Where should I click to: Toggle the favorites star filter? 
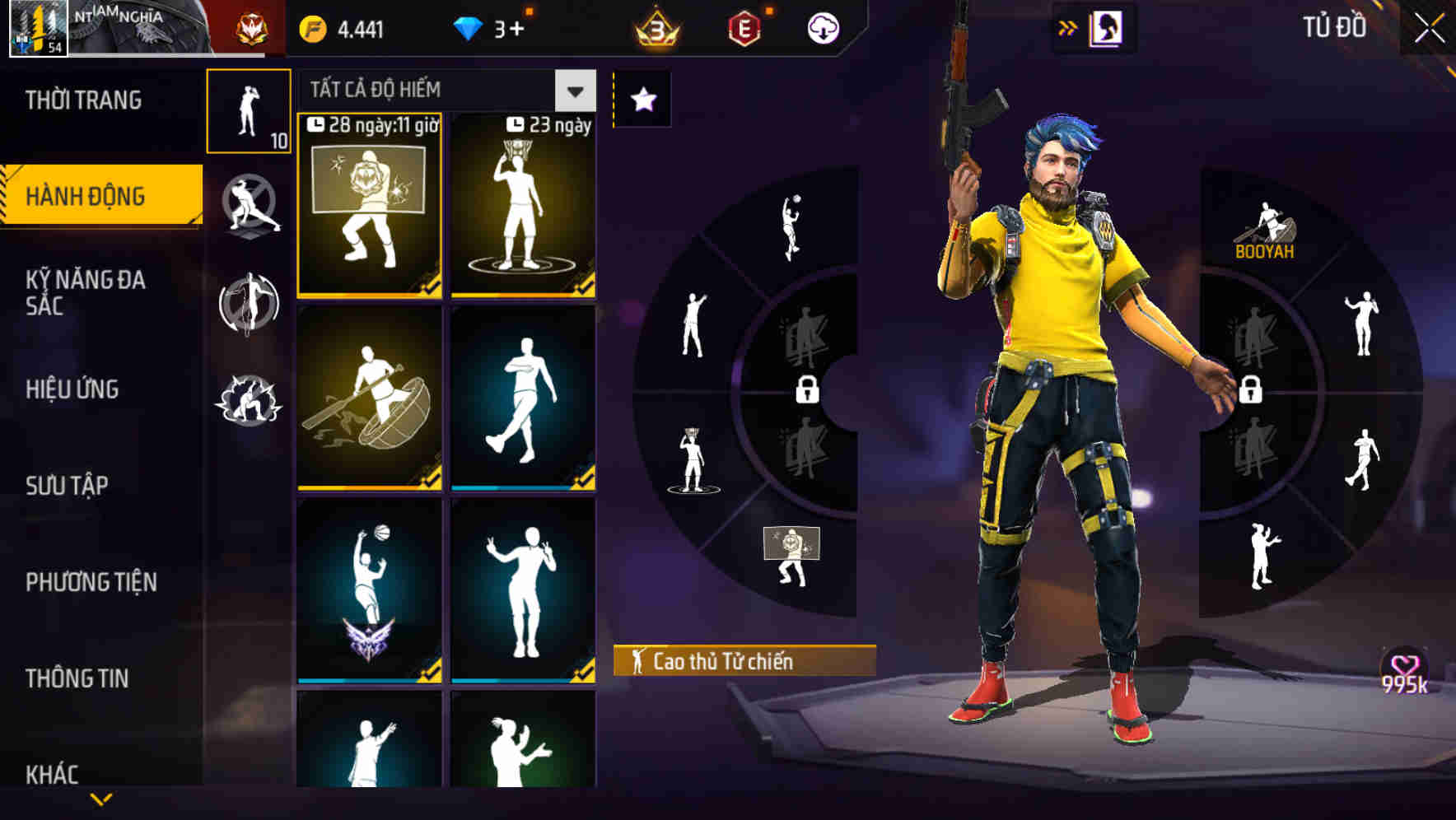[x=642, y=99]
